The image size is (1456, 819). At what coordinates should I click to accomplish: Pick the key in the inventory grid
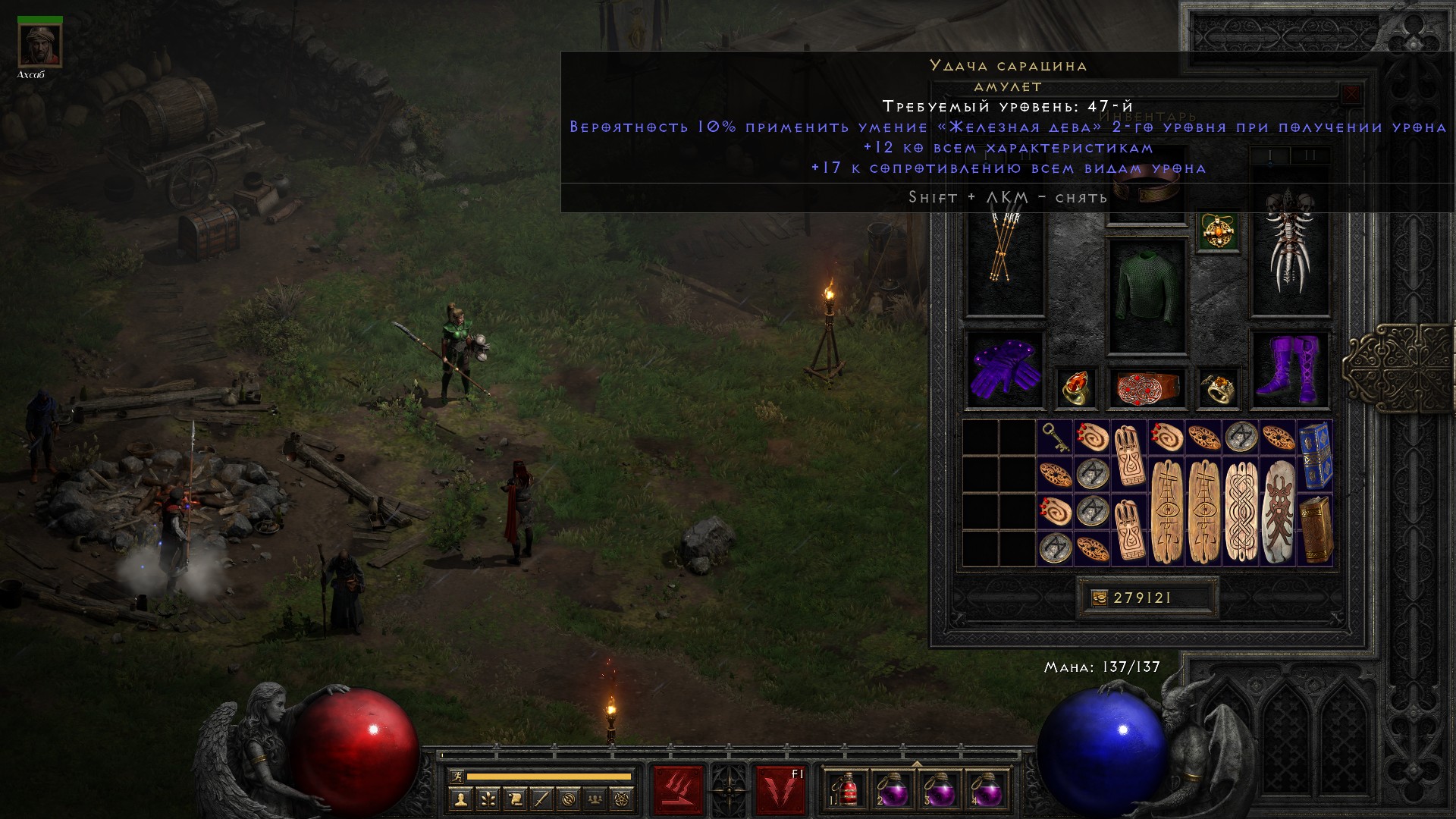click(x=1054, y=437)
